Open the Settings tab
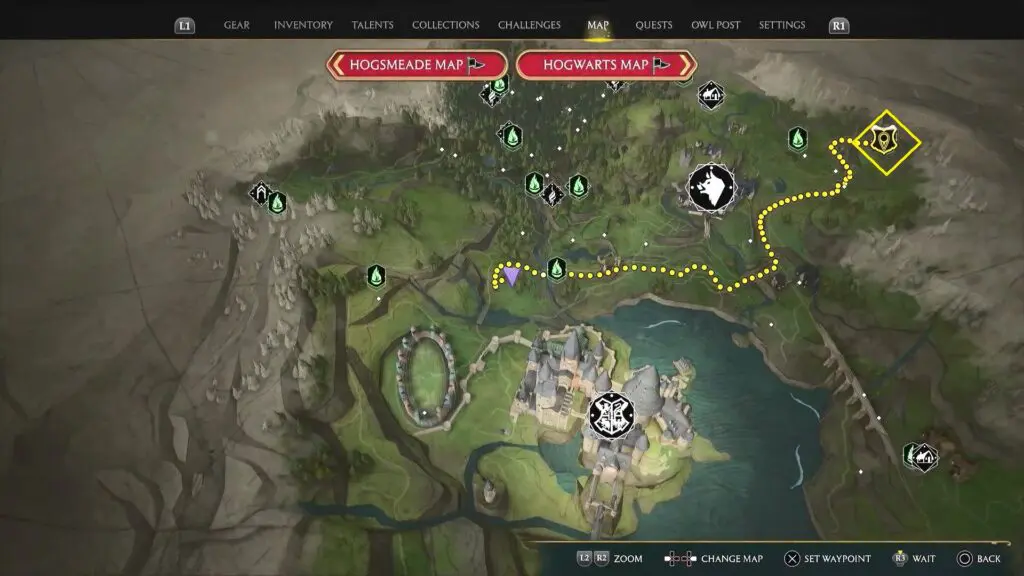 [x=782, y=25]
